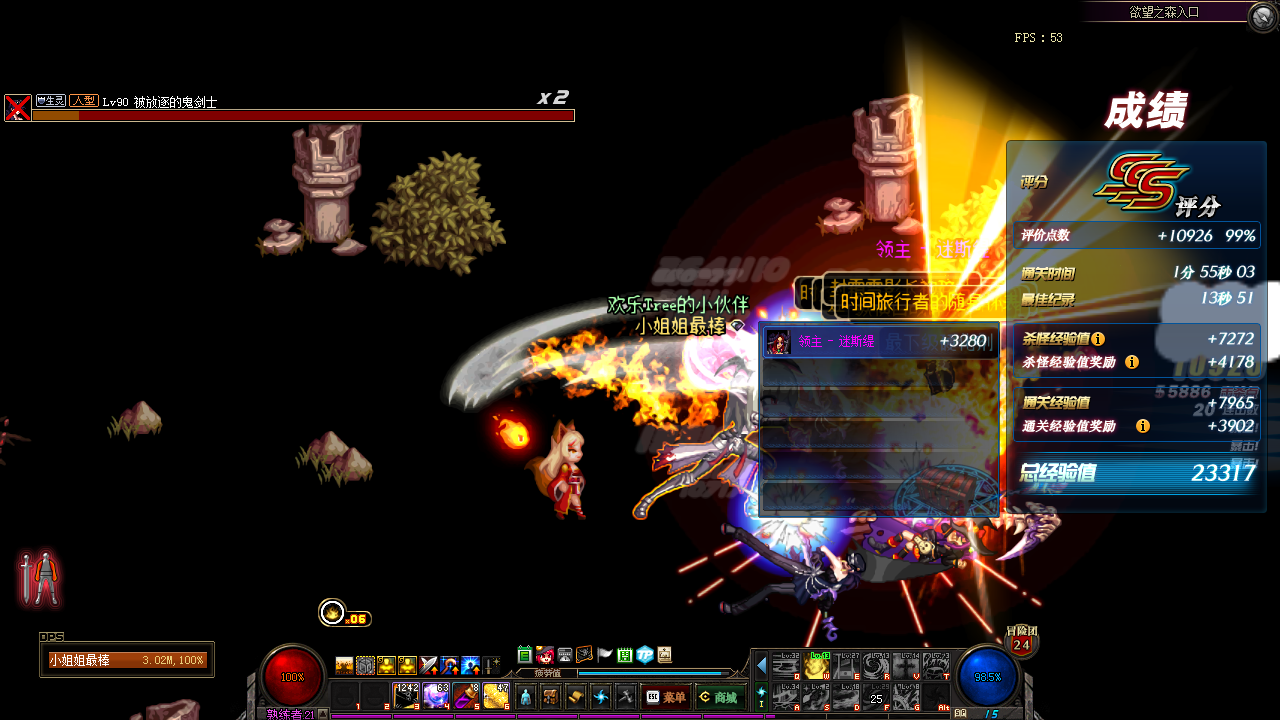The image size is (1280, 720).
Task: Click the compass minimap button
Action: [x=1262, y=15]
